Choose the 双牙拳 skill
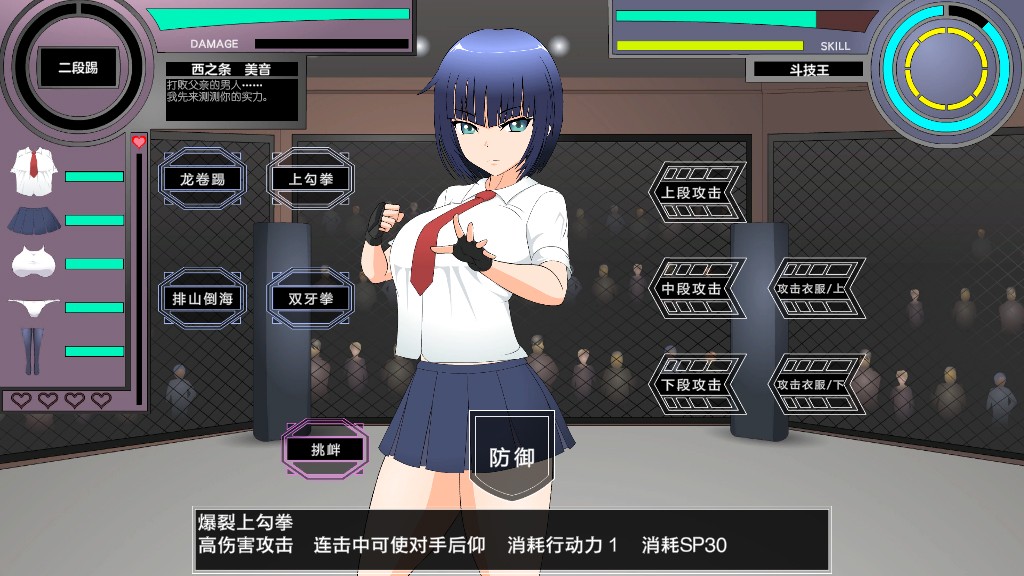Image resolution: width=1024 pixels, height=576 pixels. 311,298
